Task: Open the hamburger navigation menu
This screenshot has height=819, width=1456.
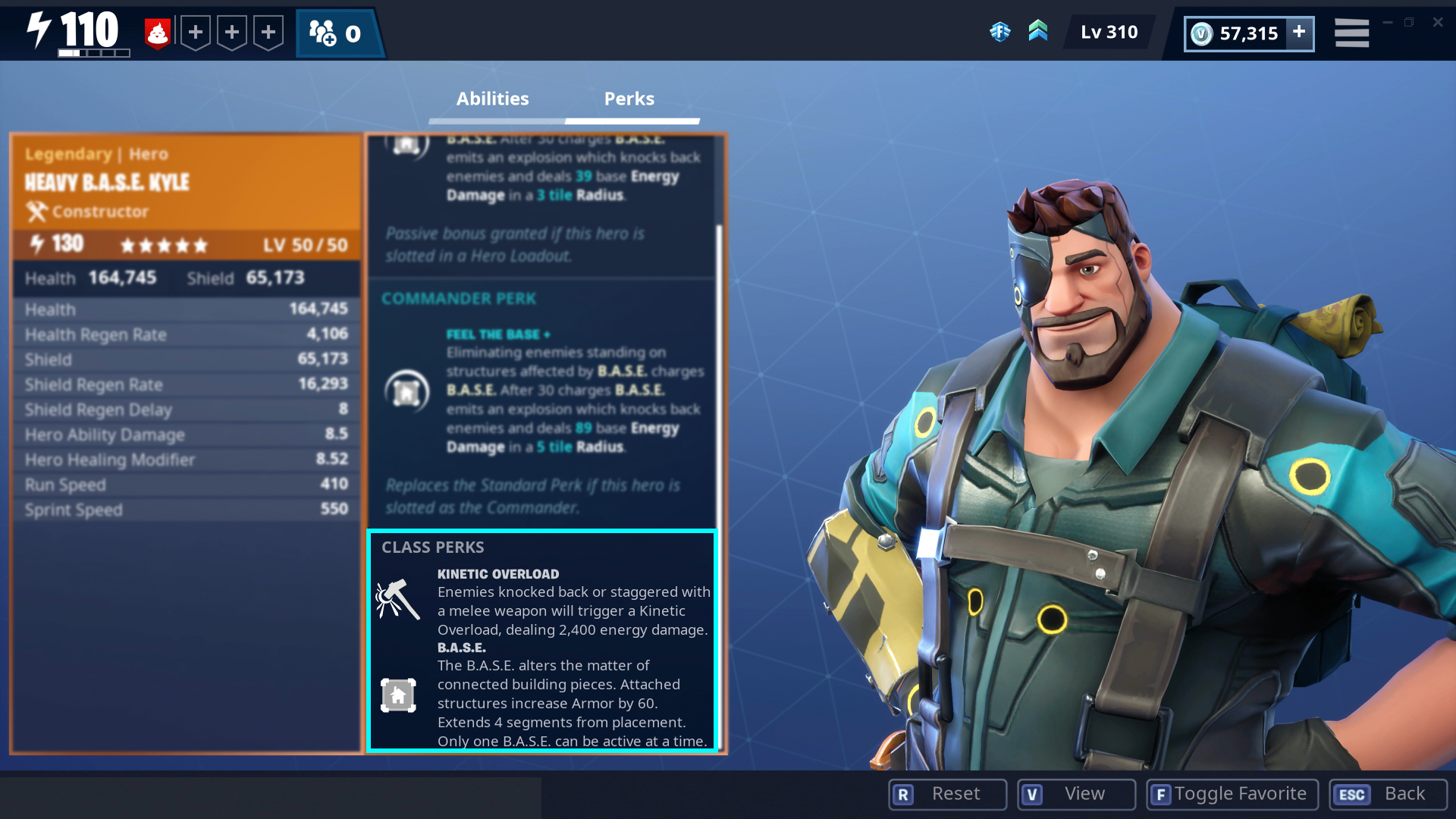Action: click(x=1351, y=32)
